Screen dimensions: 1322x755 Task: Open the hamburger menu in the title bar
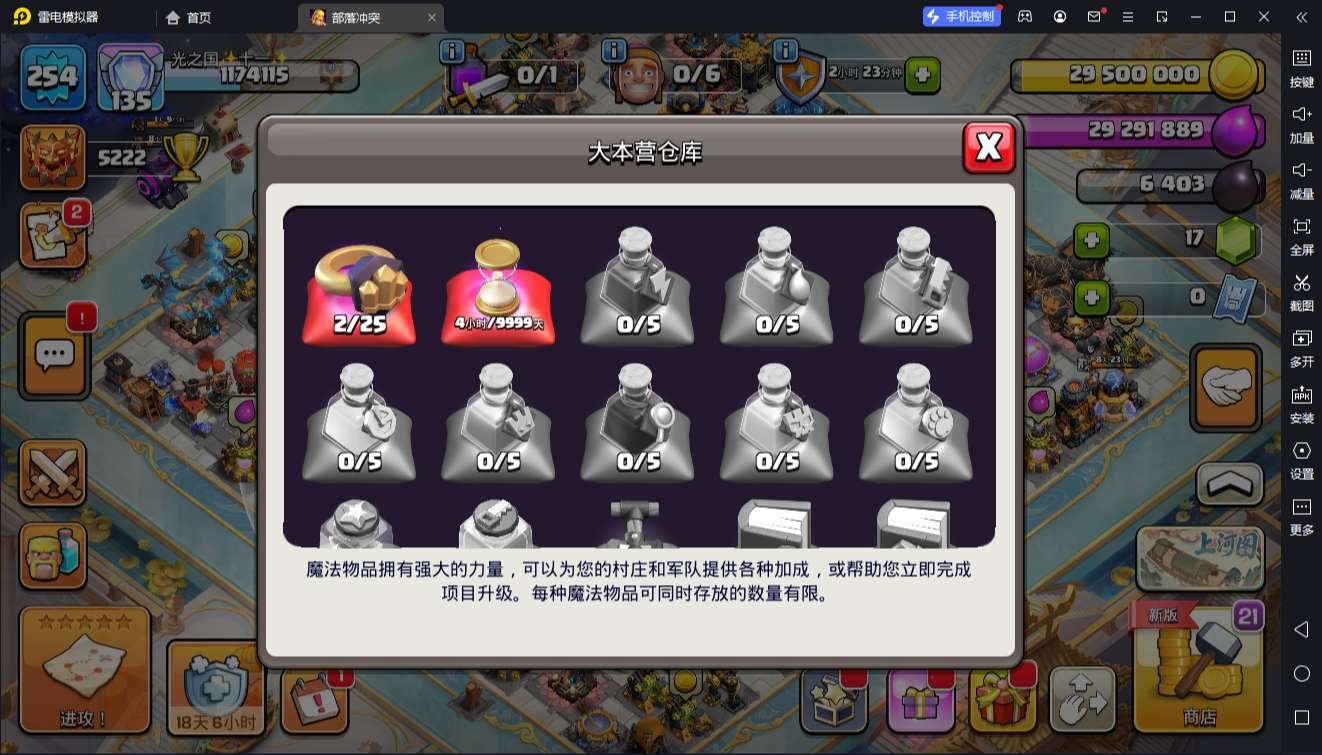point(1129,16)
